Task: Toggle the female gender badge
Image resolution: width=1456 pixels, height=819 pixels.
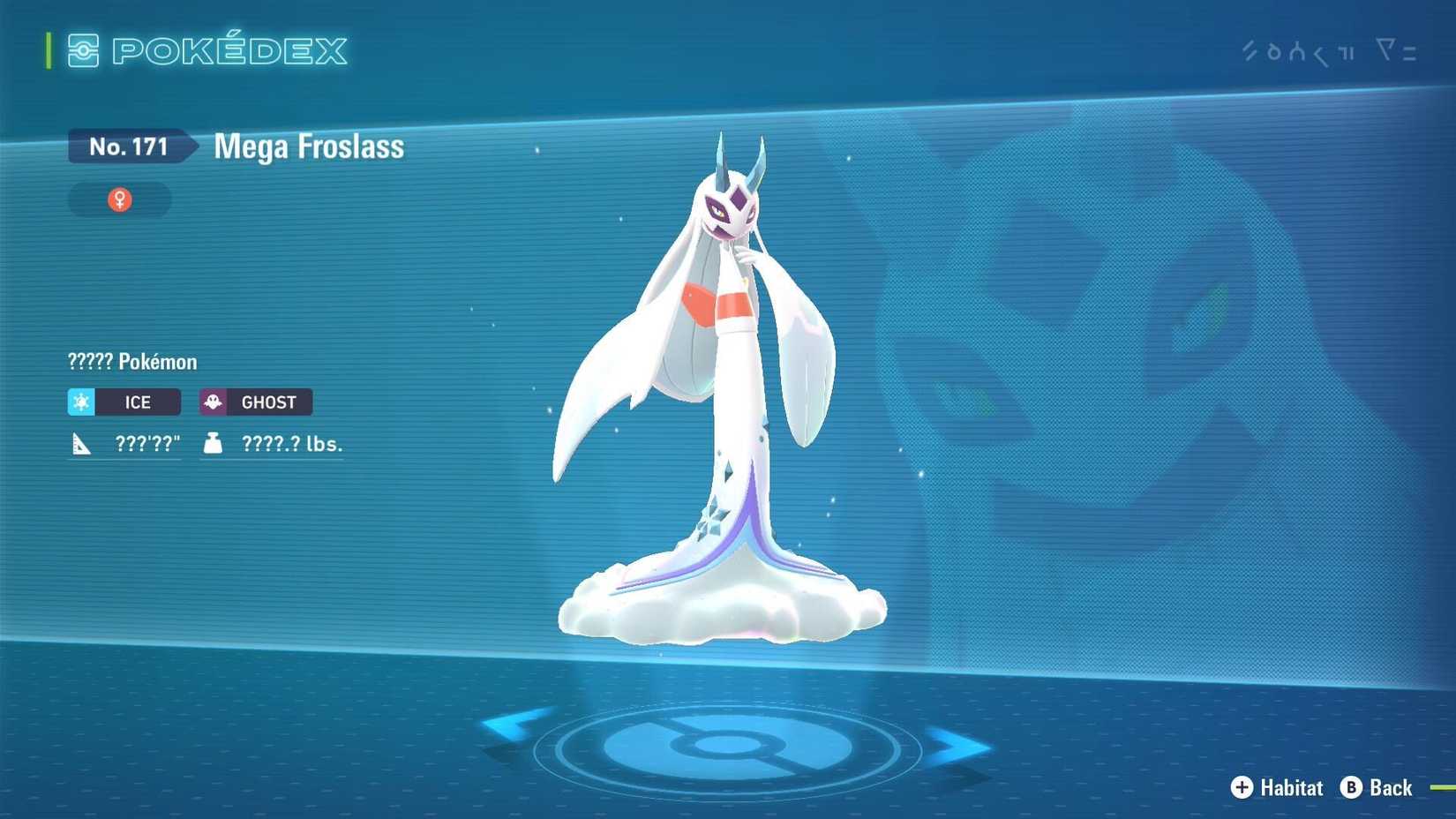Action: click(119, 199)
